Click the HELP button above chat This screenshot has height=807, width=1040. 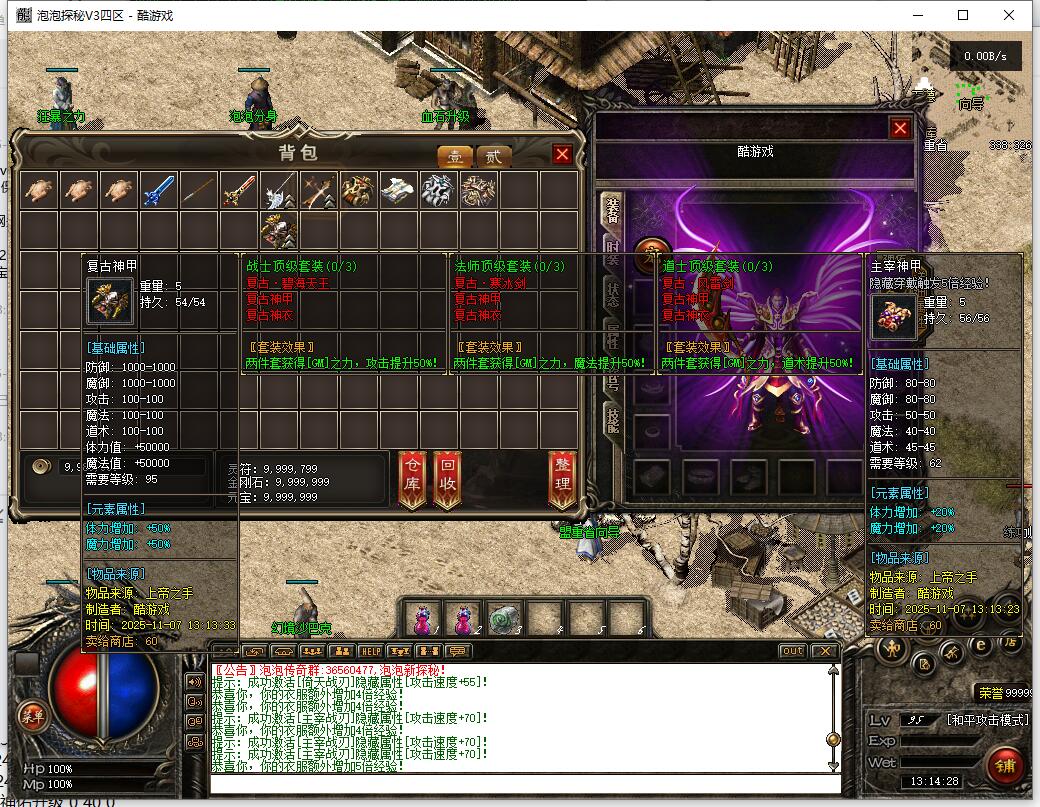click(x=371, y=651)
